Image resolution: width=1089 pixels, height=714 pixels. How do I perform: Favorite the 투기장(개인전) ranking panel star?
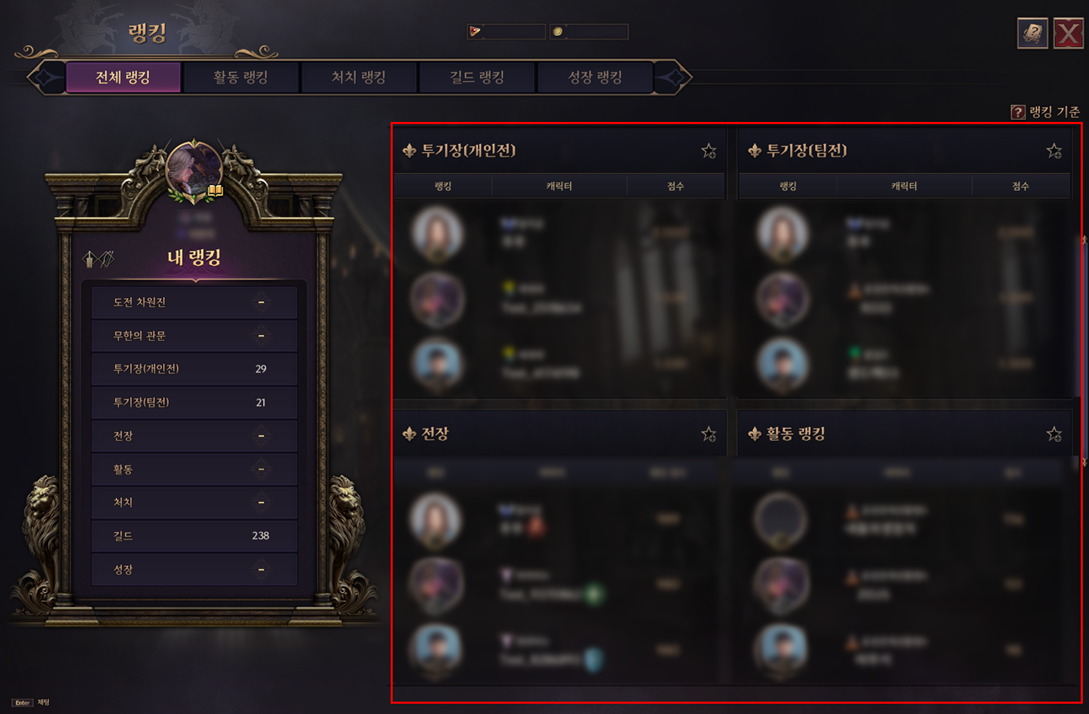click(709, 151)
